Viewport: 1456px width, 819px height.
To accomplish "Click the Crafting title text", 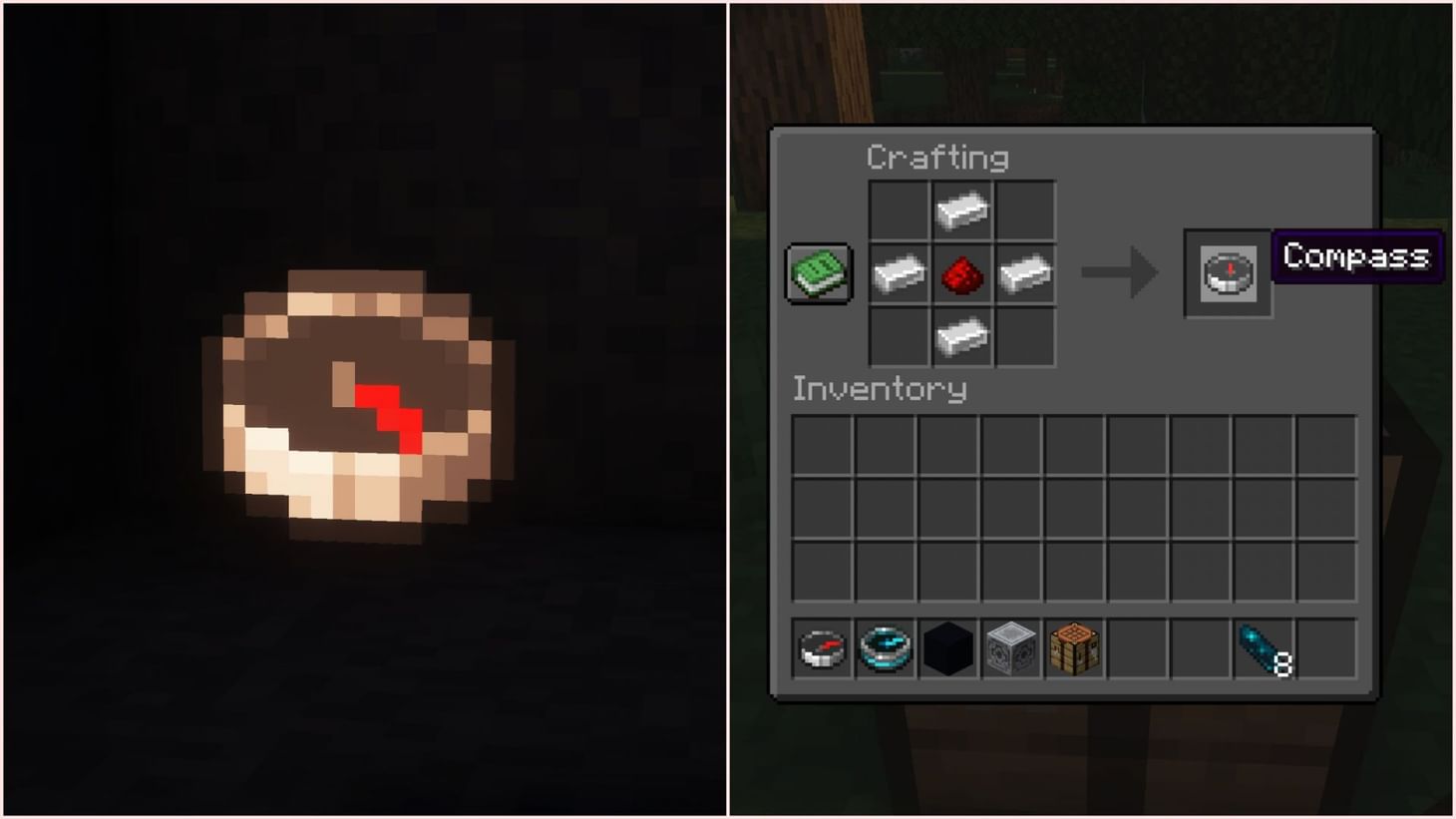I will coord(938,157).
